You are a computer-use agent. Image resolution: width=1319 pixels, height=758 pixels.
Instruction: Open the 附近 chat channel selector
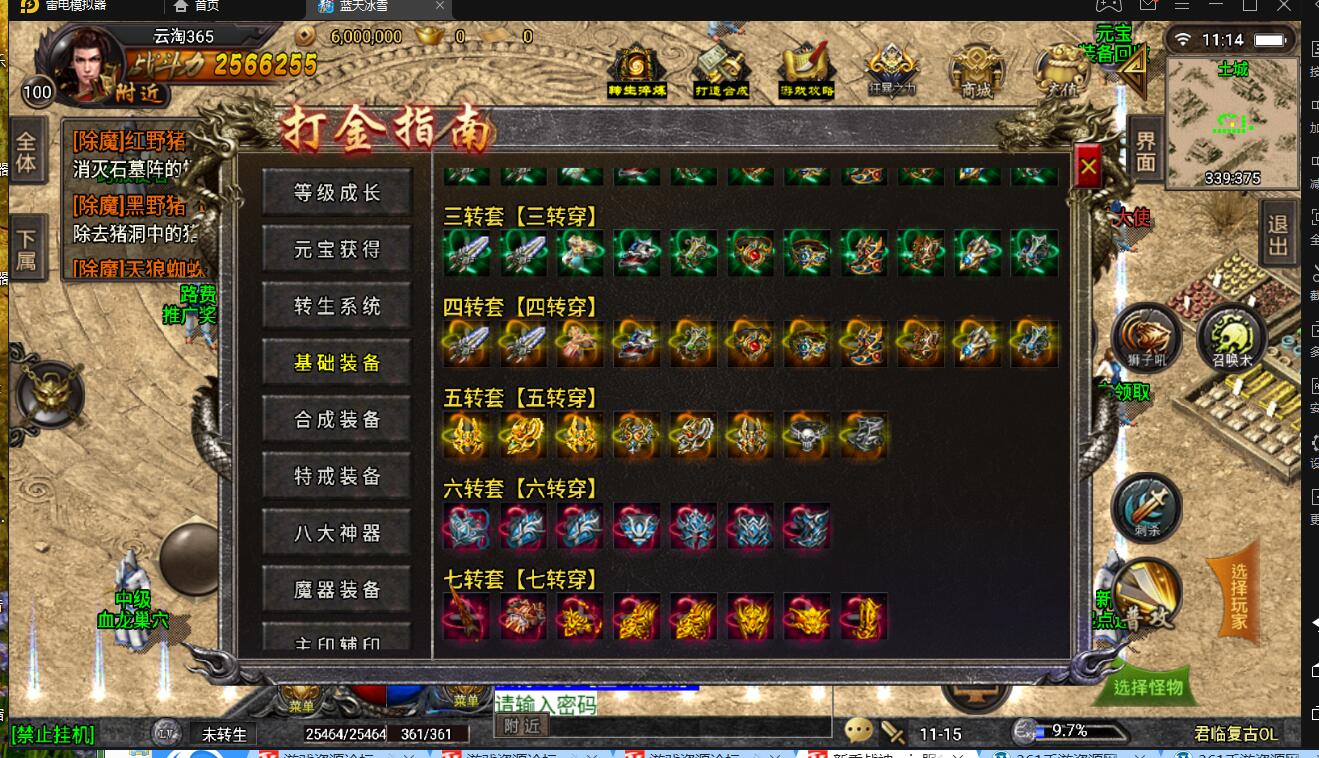[520, 726]
